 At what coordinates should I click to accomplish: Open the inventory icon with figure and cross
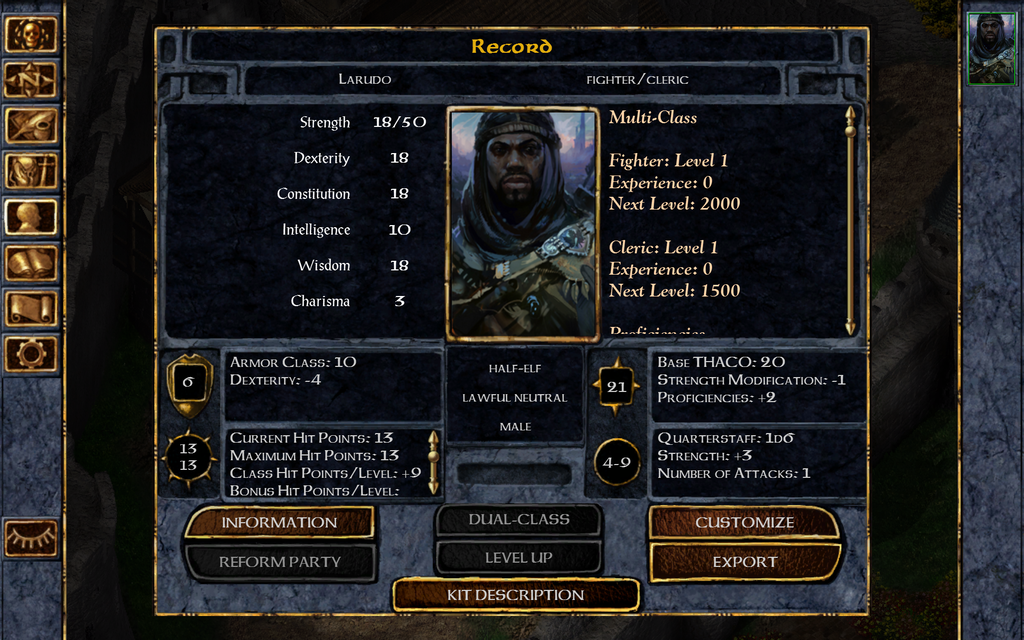[x=31, y=171]
